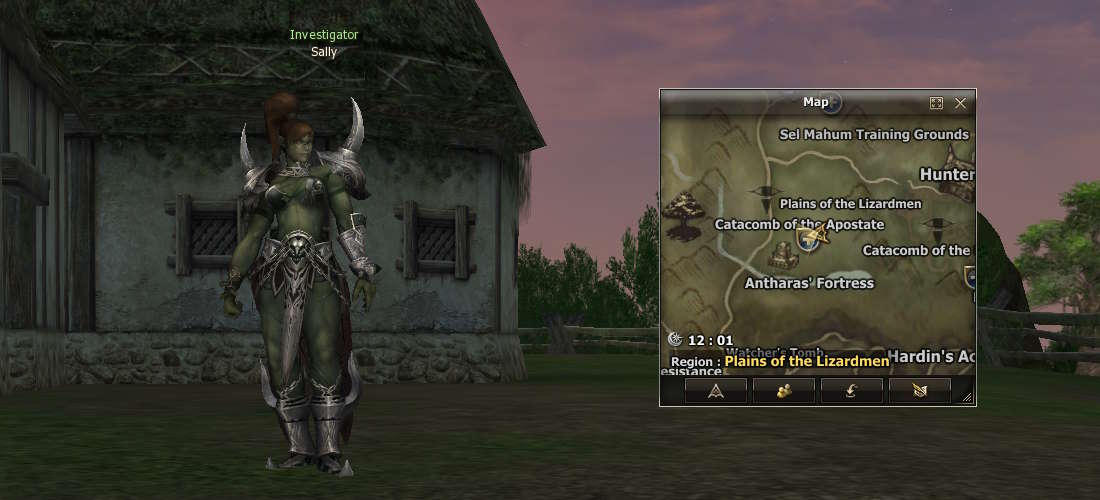Grab the map window resize corner grip

tap(968, 398)
